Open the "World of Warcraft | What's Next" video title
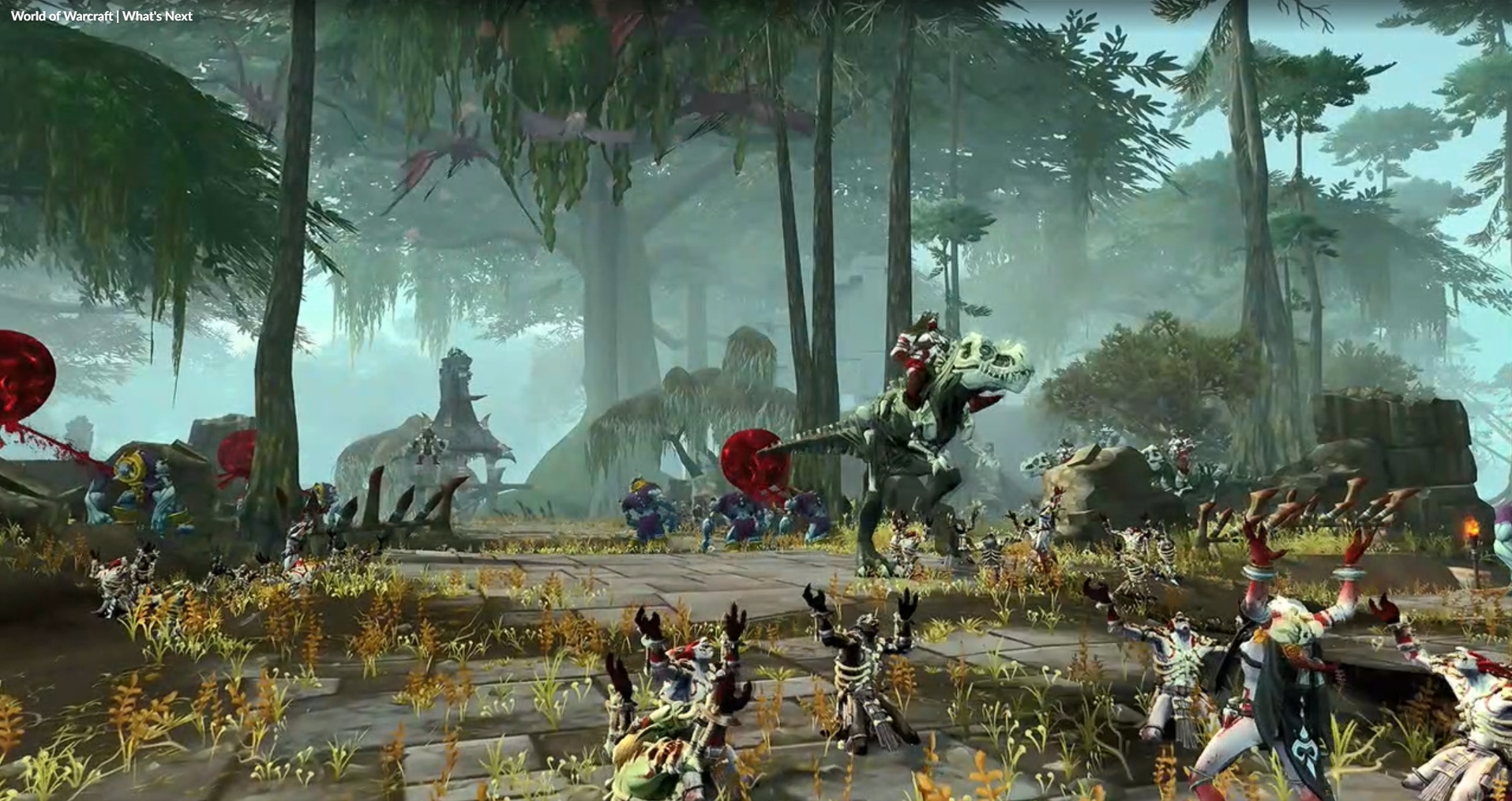1512x801 pixels. 102,16
